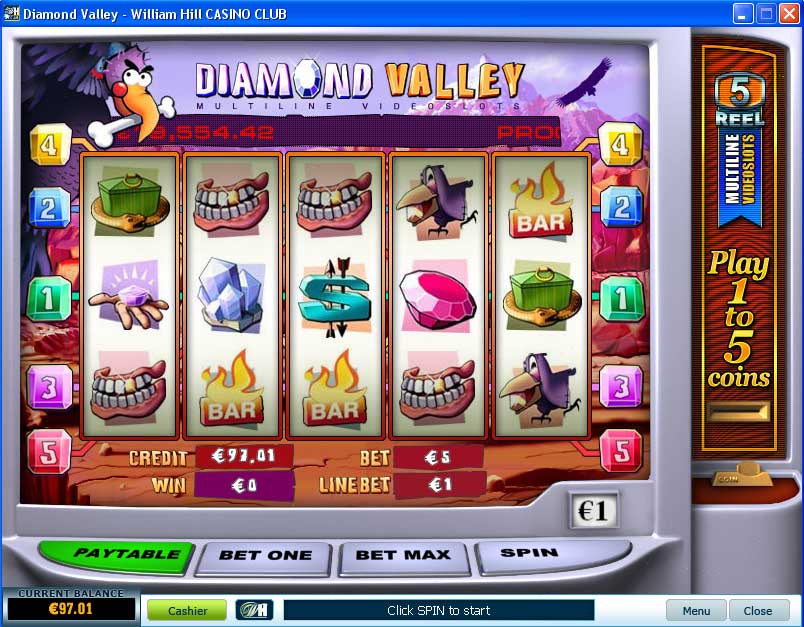Open the PAYTABLE screen

click(x=113, y=554)
